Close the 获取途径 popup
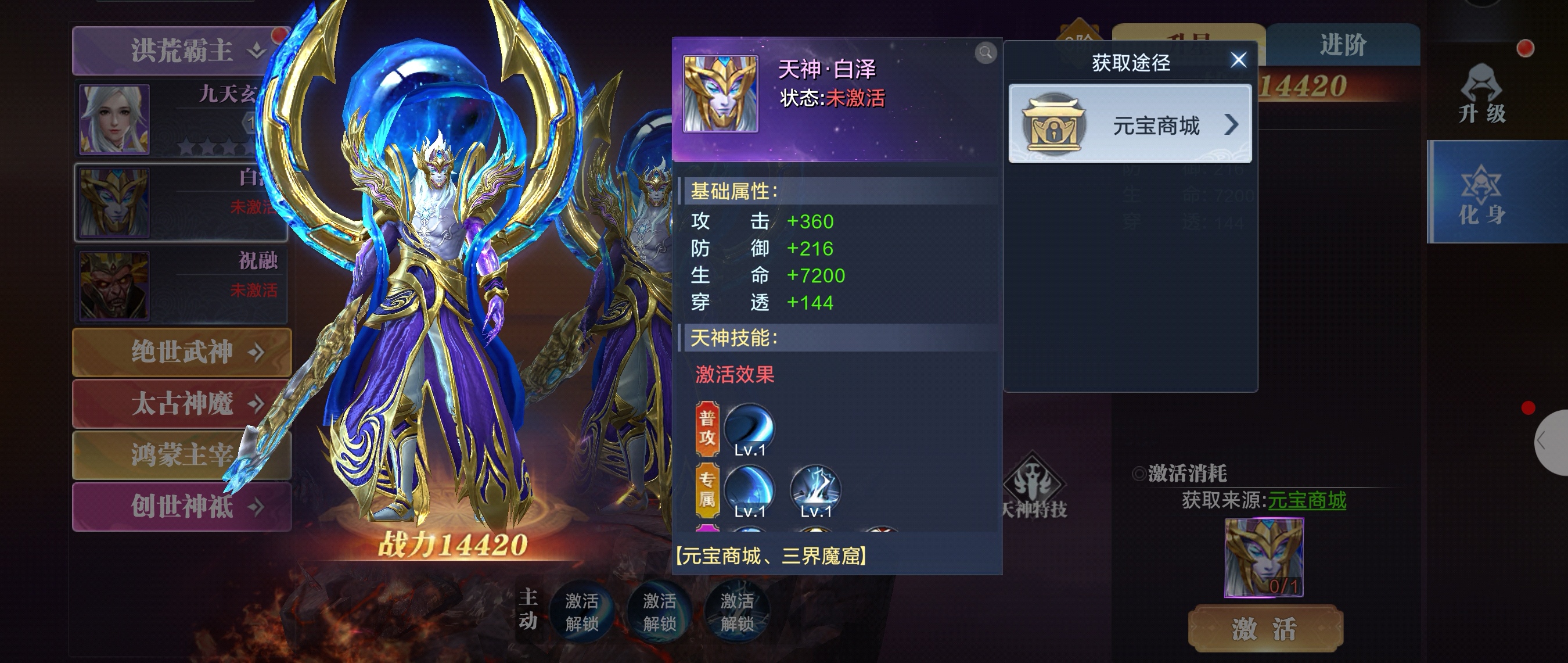Screen dimensions: 1568x663 coord(1238,60)
